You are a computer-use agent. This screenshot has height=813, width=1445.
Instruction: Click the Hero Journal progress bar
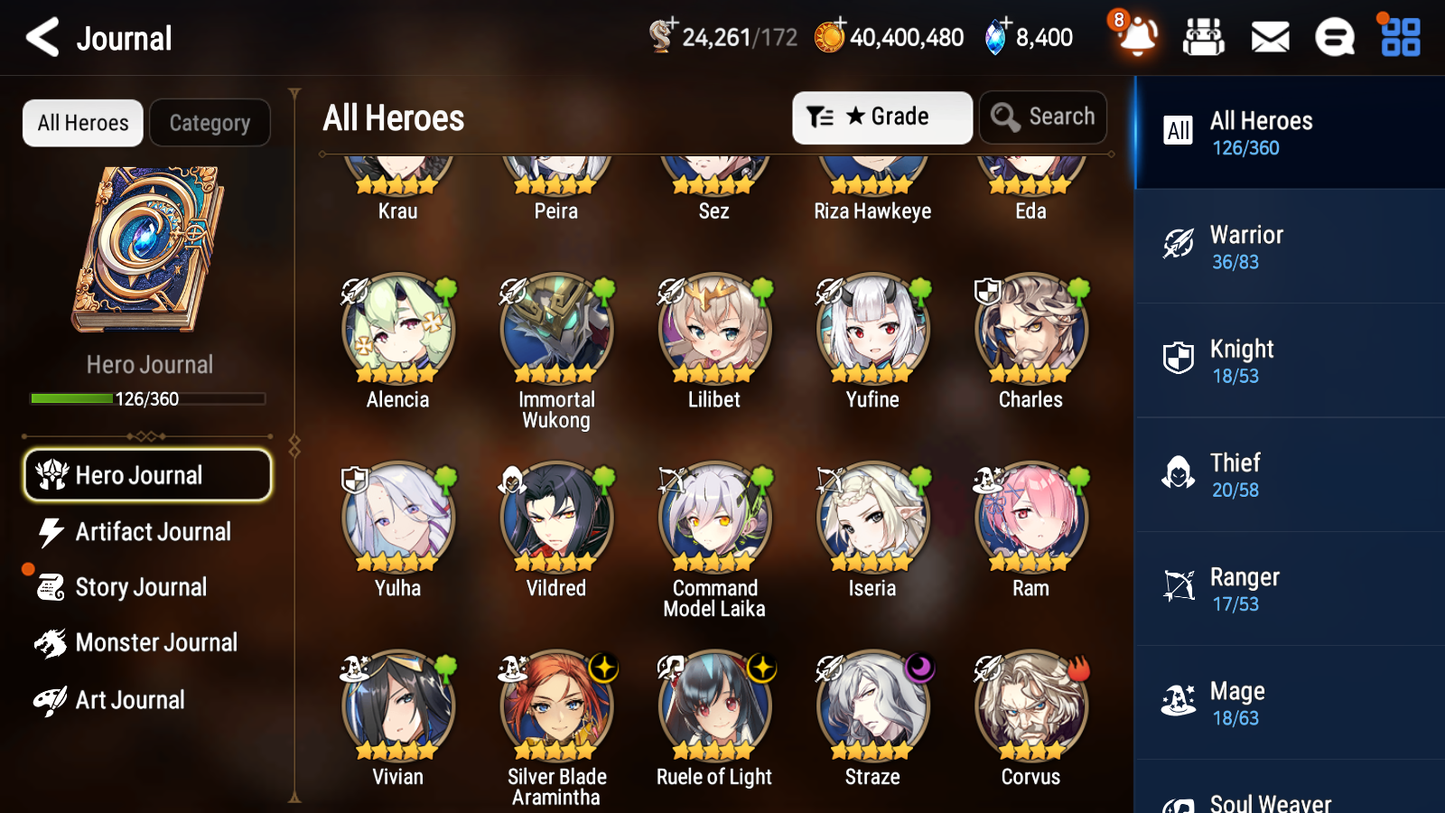[148, 397]
